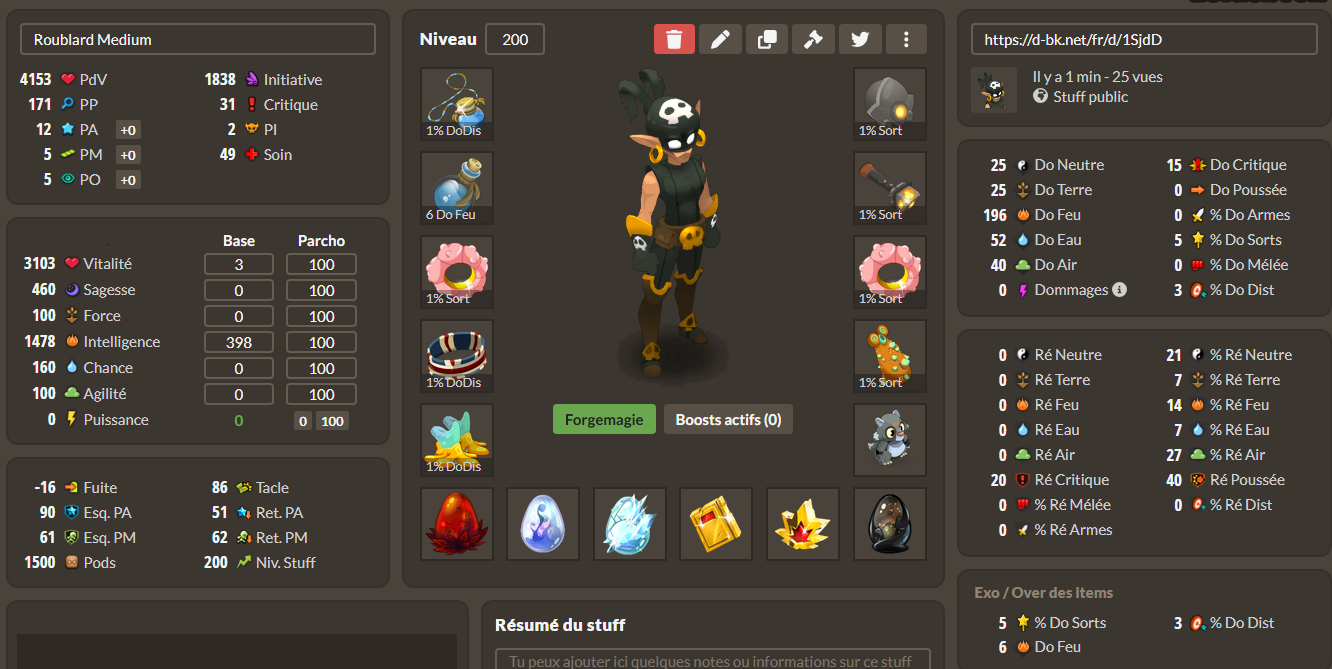
Task: Click the info icon next to Dommages
Action: pyautogui.click(x=1120, y=290)
